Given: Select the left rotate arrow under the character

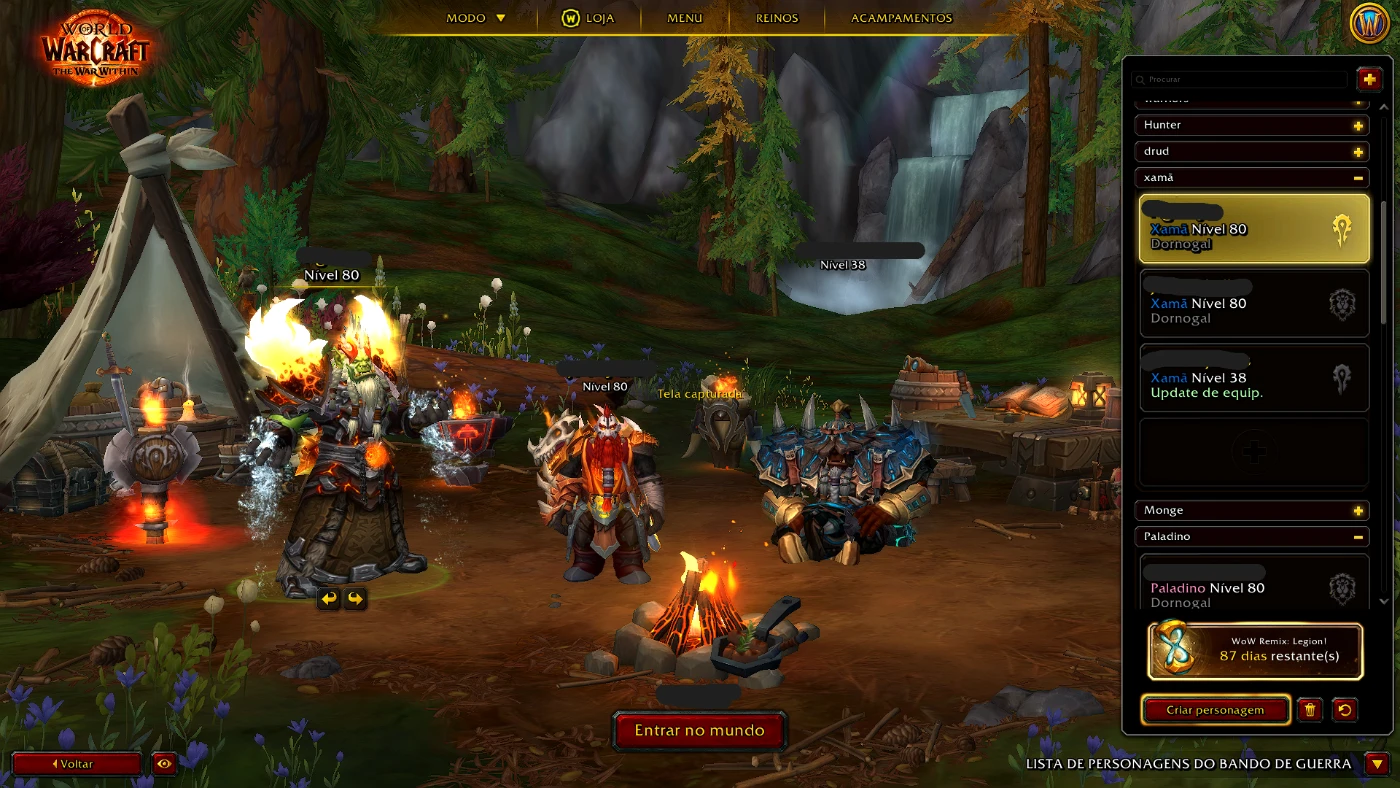Looking at the screenshot, I should 329,599.
